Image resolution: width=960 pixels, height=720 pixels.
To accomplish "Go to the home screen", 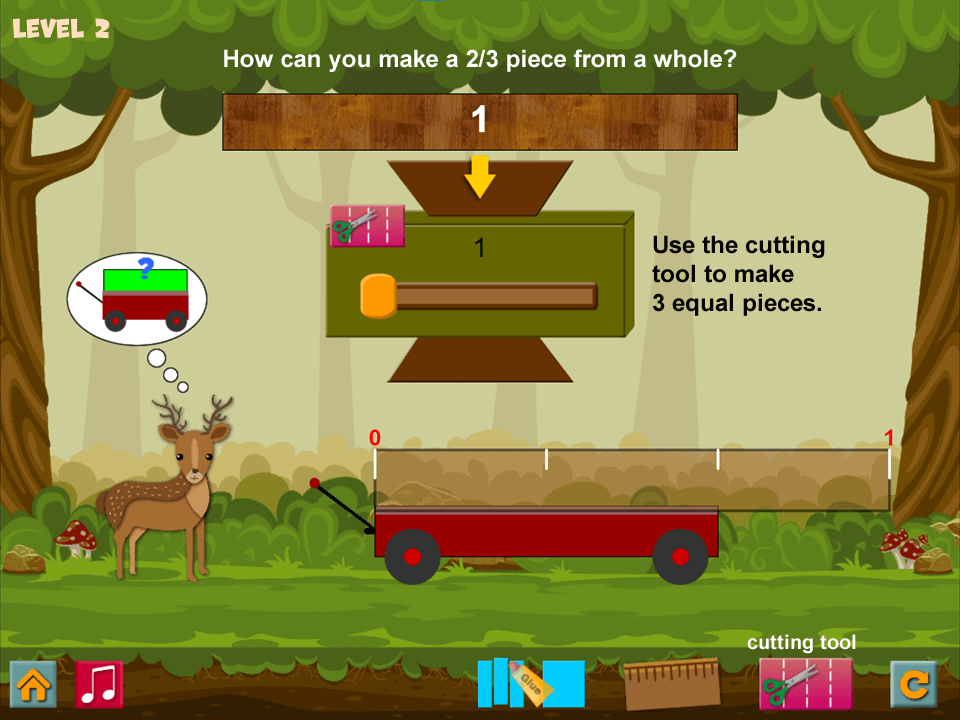I will click(x=32, y=684).
